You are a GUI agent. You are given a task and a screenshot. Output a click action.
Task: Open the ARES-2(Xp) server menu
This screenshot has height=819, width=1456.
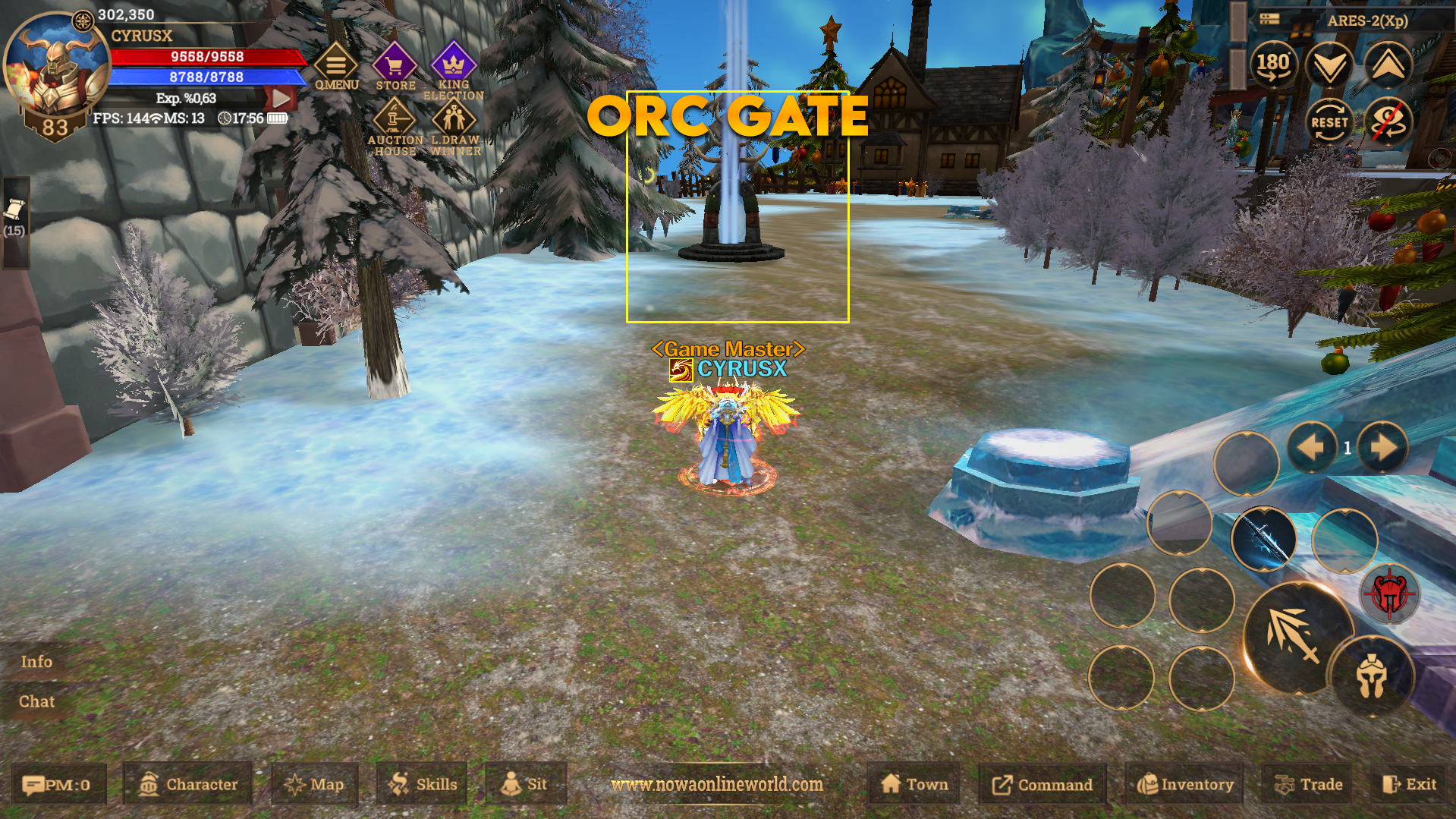tap(1366, 21)
